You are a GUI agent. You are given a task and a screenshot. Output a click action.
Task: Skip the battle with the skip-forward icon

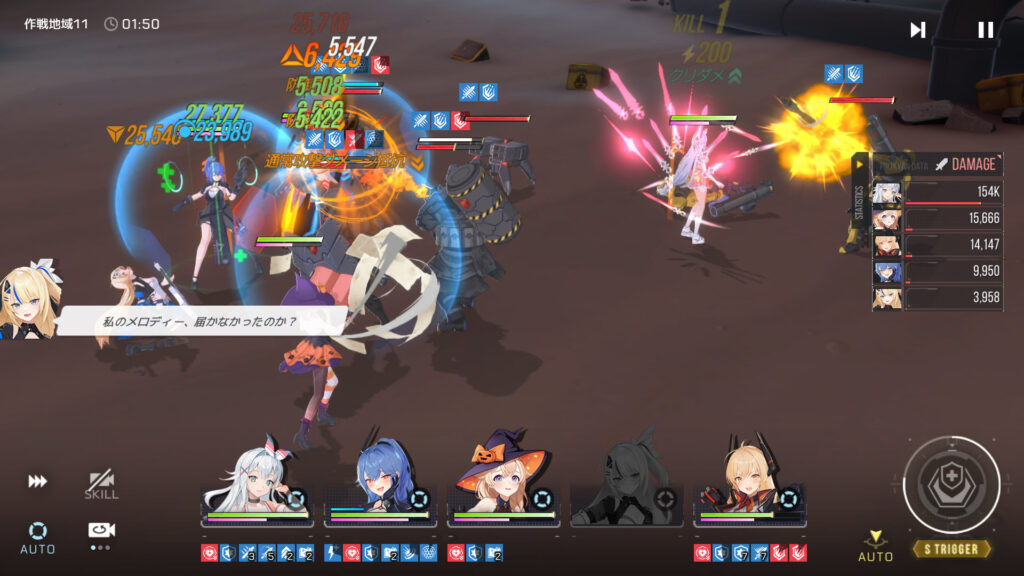click(917, 30)
